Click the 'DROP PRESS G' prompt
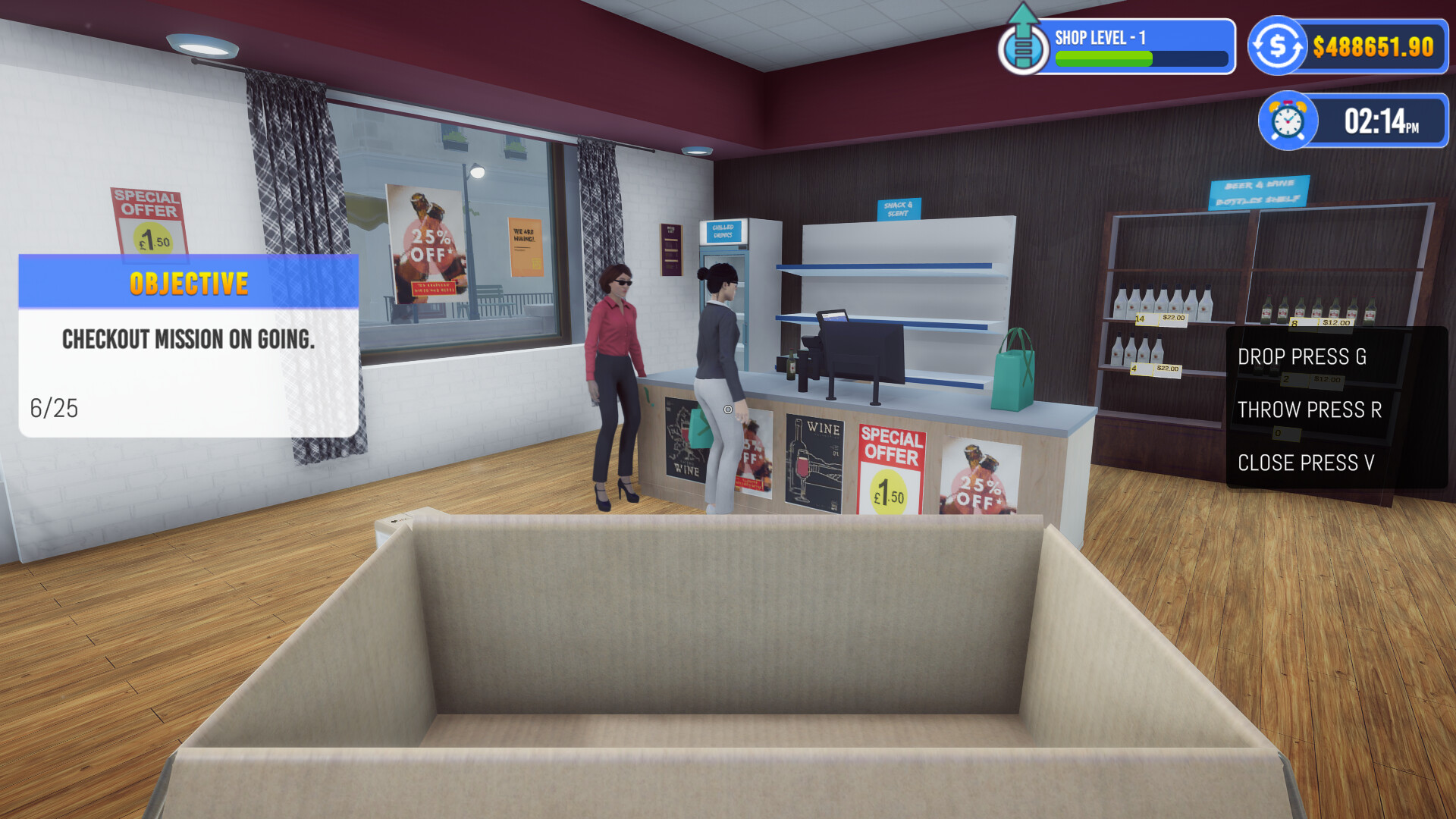Image resolution: width=1456 pixels, height=819 pixels. pyautogui.click(x=1302, y=356)
